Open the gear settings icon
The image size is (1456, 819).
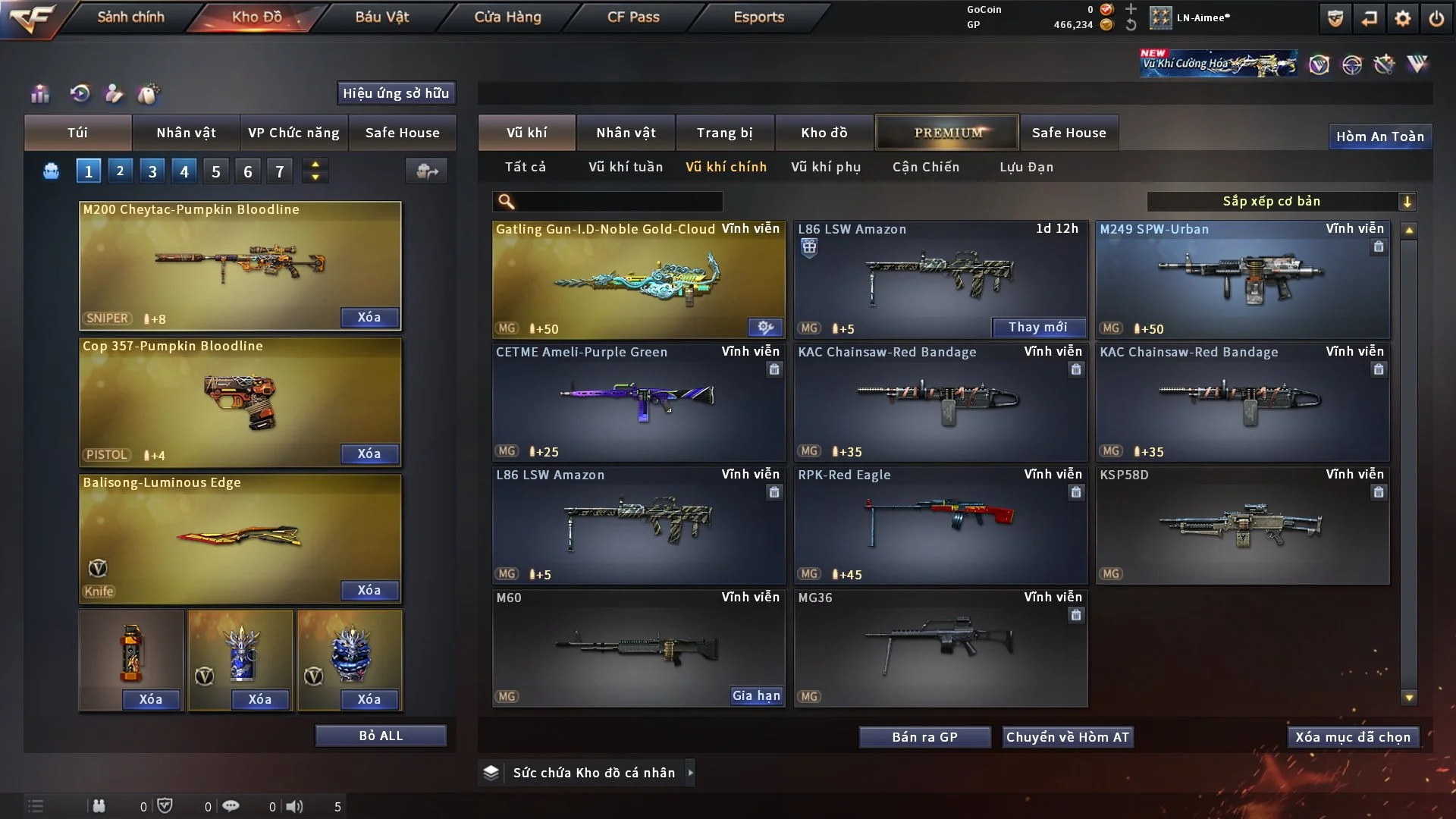(1402, 18)
